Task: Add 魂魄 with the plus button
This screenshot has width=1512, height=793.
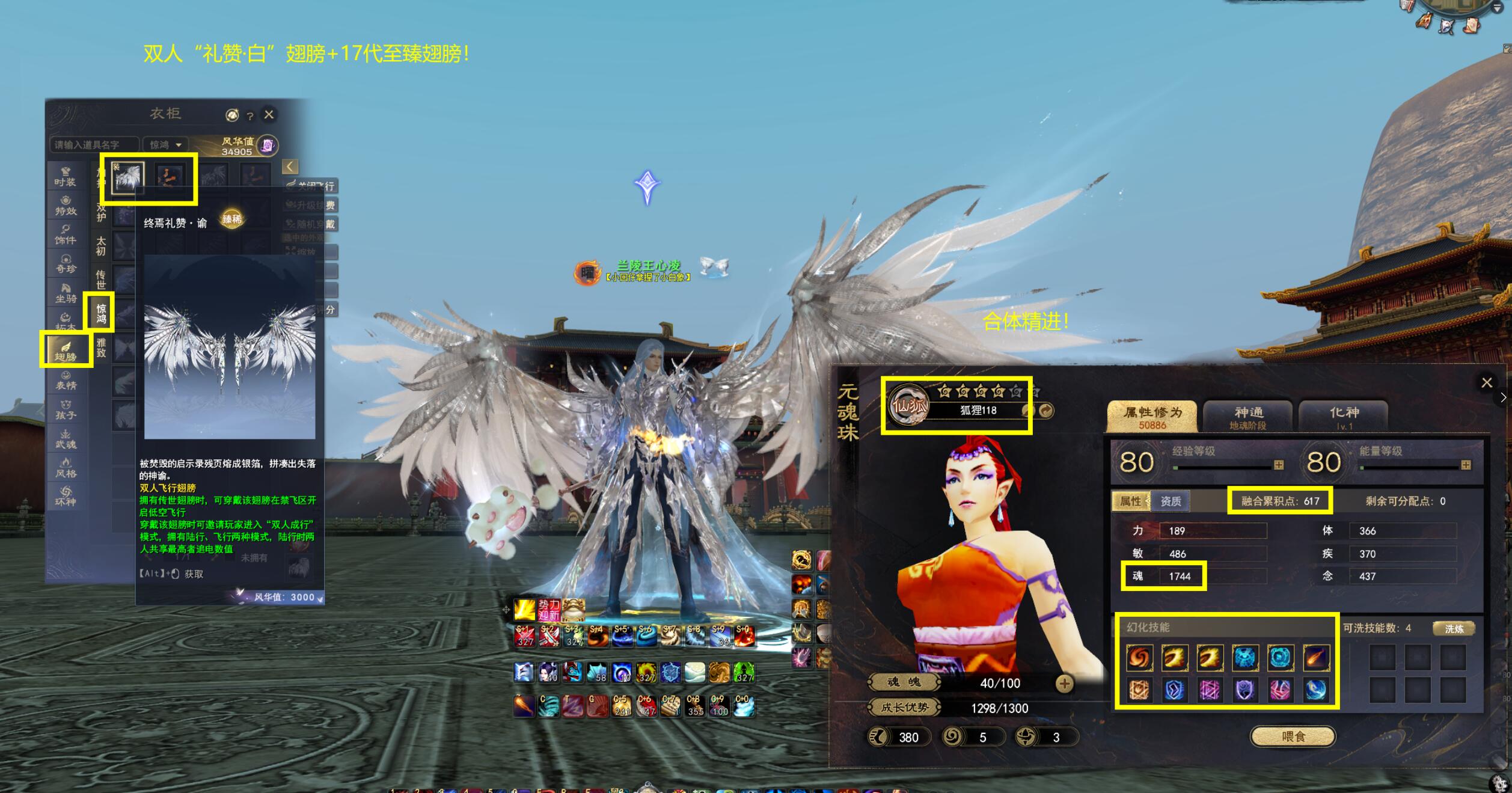Action: (1064, 684)
